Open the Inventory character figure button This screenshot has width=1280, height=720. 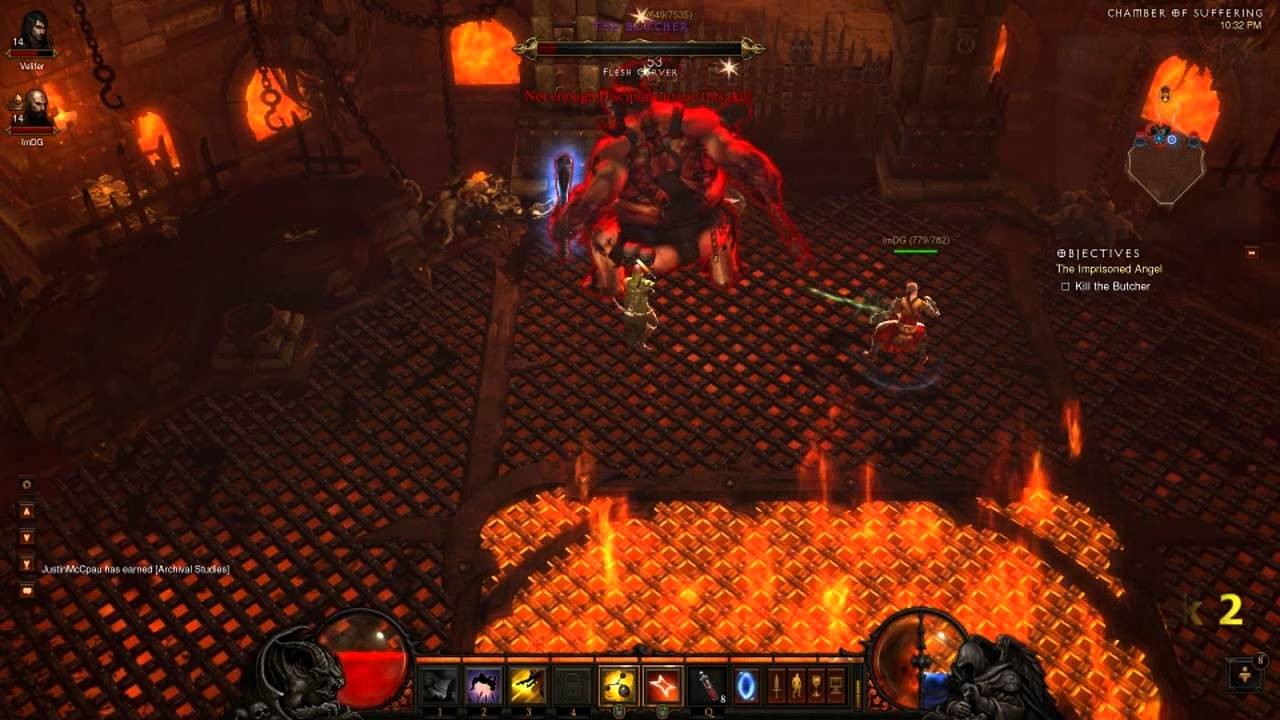click(x=796, y=685)
